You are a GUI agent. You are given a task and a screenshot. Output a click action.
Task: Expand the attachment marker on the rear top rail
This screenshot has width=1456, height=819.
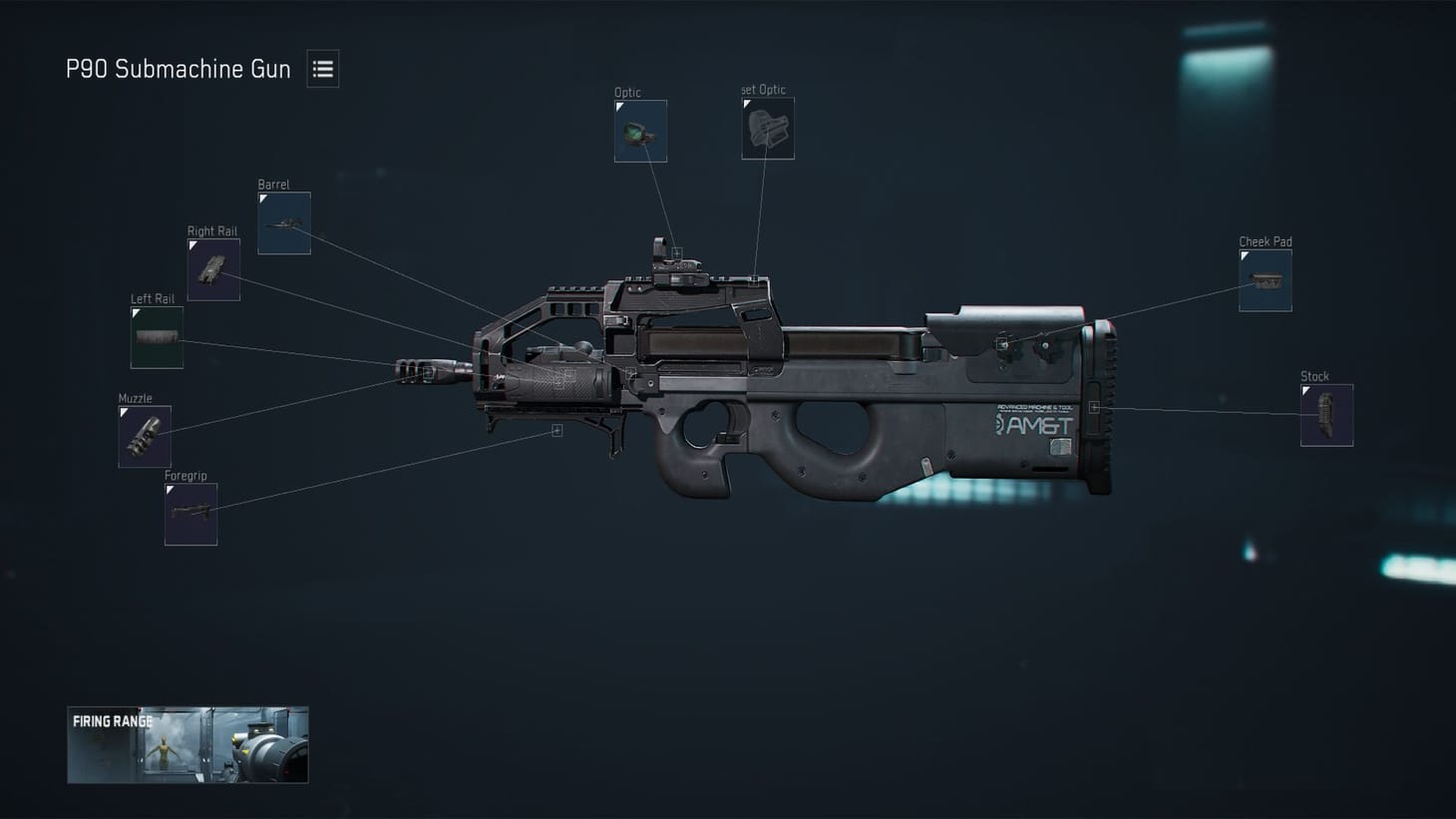click(754, 282)
